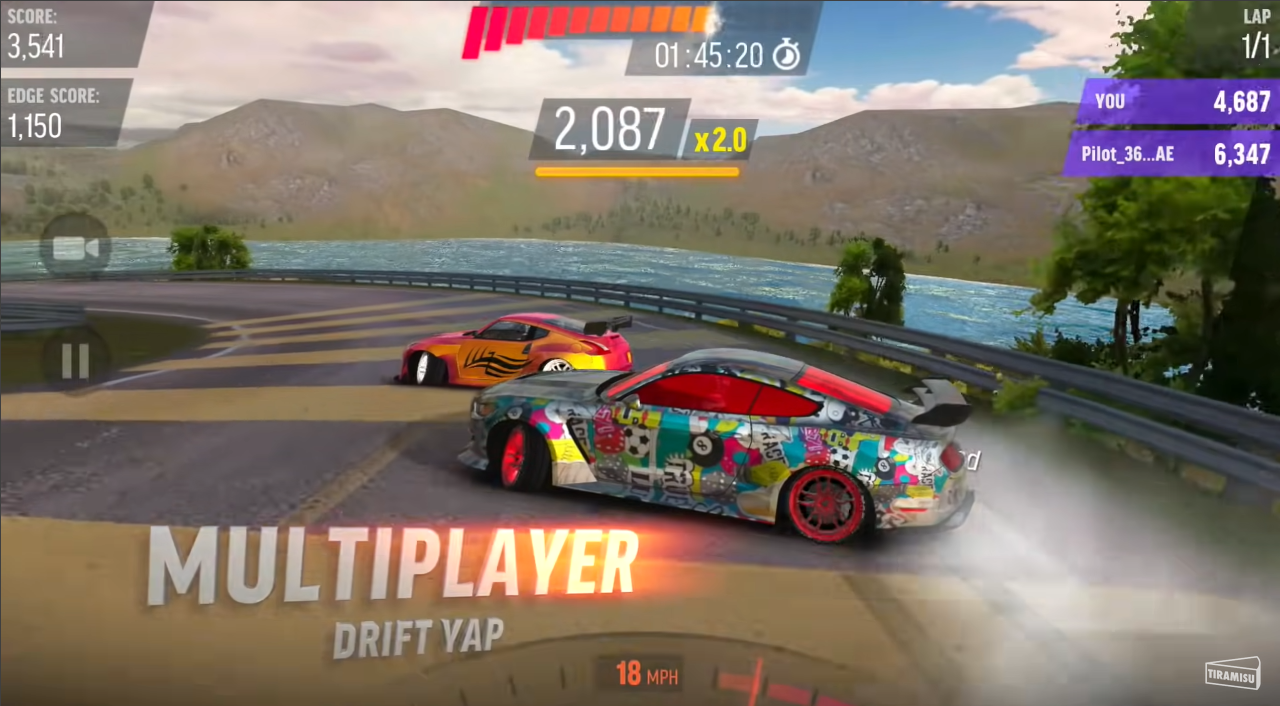Pause the race with the pause button

pyautogui.click(x=75, y=360)
